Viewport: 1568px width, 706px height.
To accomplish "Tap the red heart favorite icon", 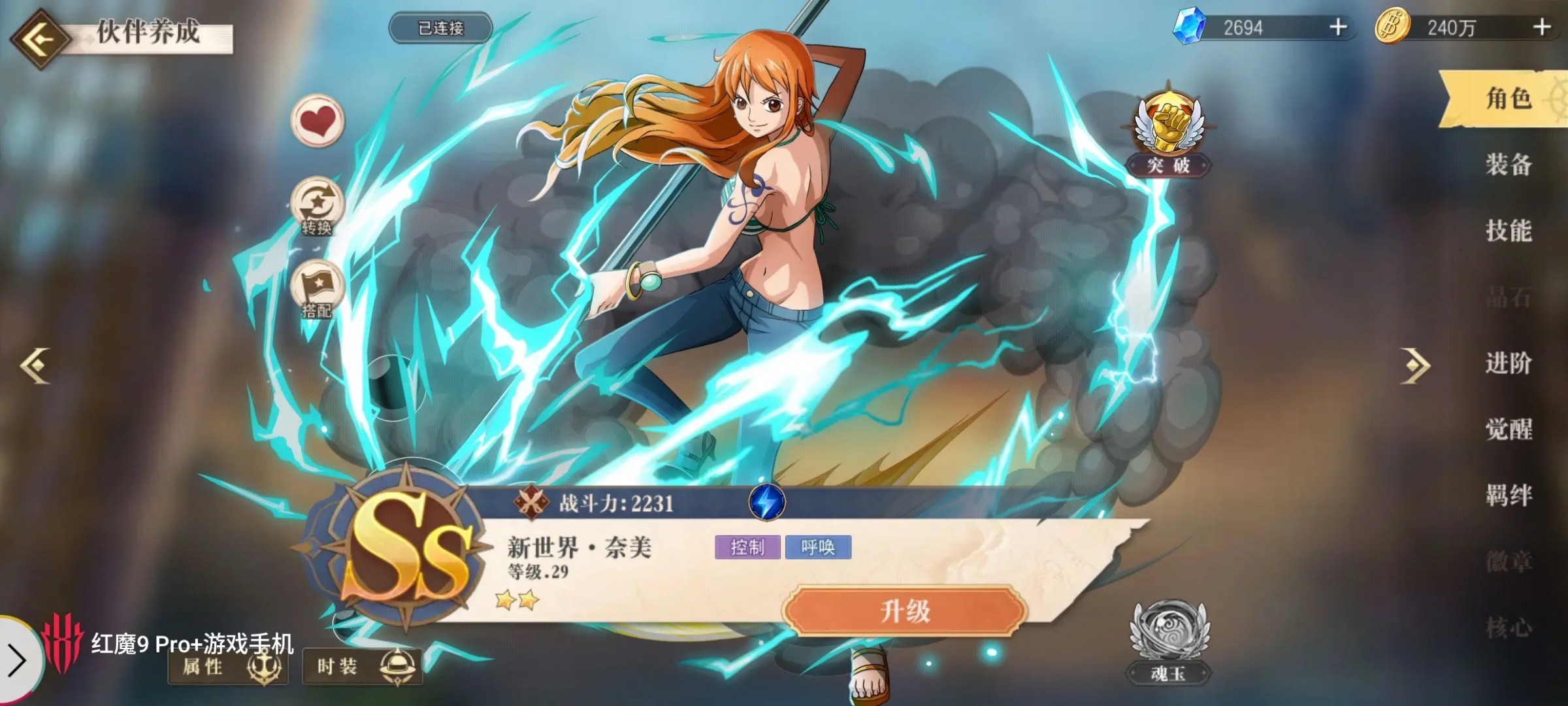I will (318, 121).
